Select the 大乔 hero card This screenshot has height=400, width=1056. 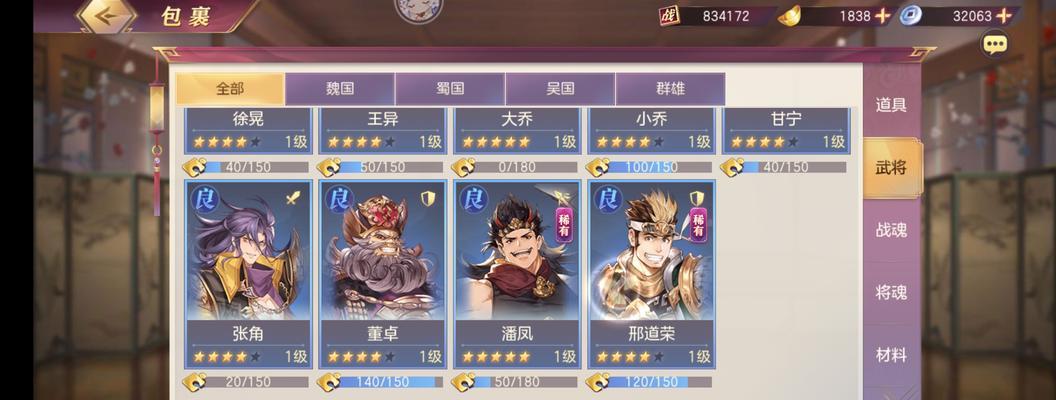(517, 131)
